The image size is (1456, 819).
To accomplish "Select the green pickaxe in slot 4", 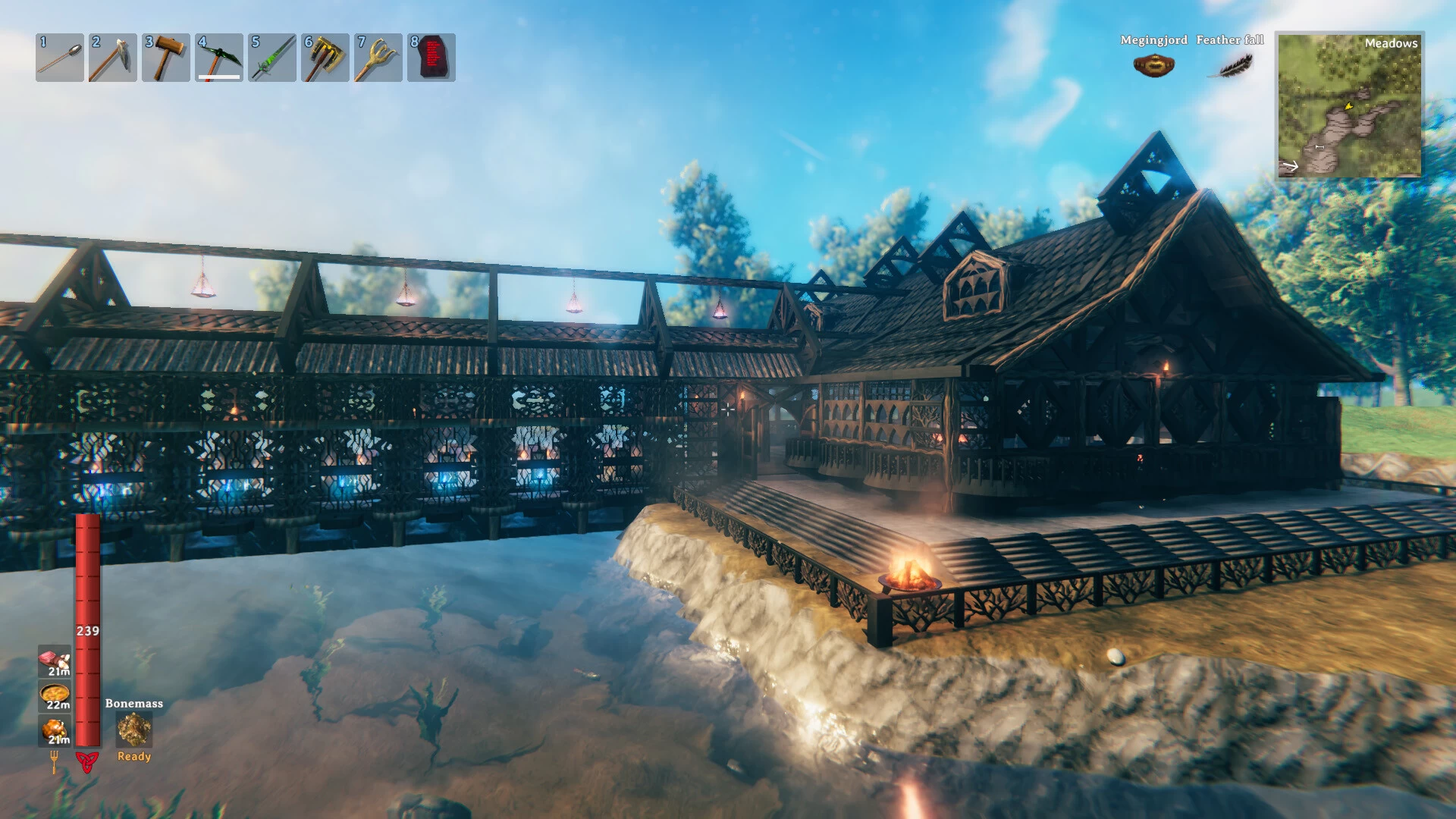I will (219, 58).
